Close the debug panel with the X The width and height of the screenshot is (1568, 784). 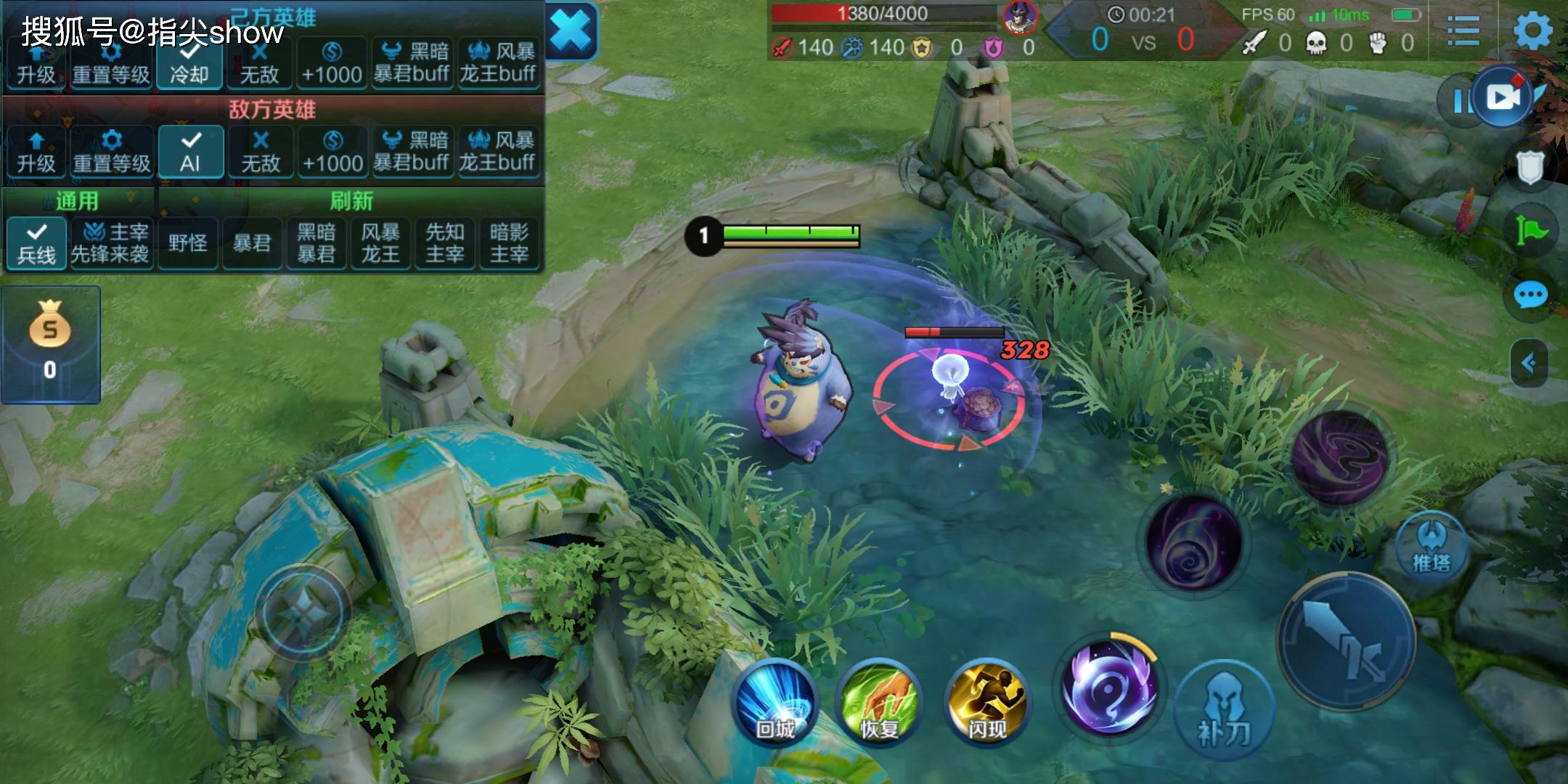click(x=571, y=31)
